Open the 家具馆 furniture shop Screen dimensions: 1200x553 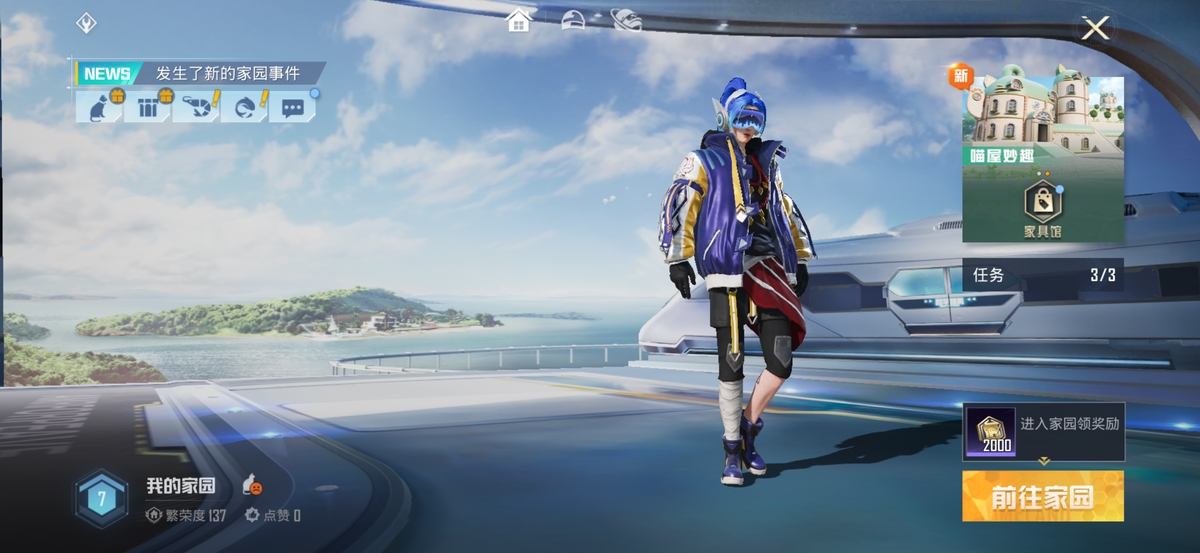[x=1042, y=209]
